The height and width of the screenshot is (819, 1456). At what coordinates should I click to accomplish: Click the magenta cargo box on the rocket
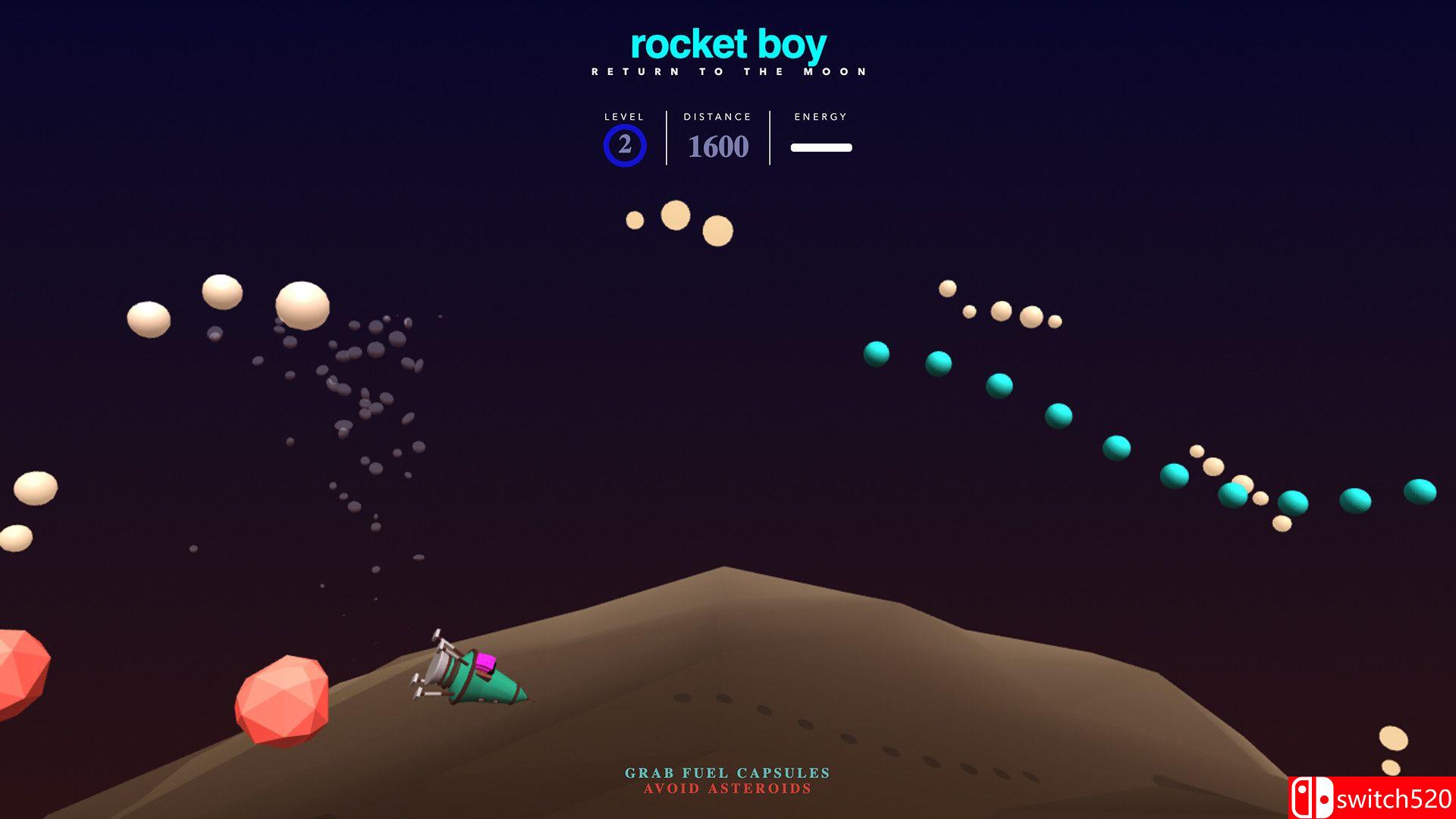[485, 662]
